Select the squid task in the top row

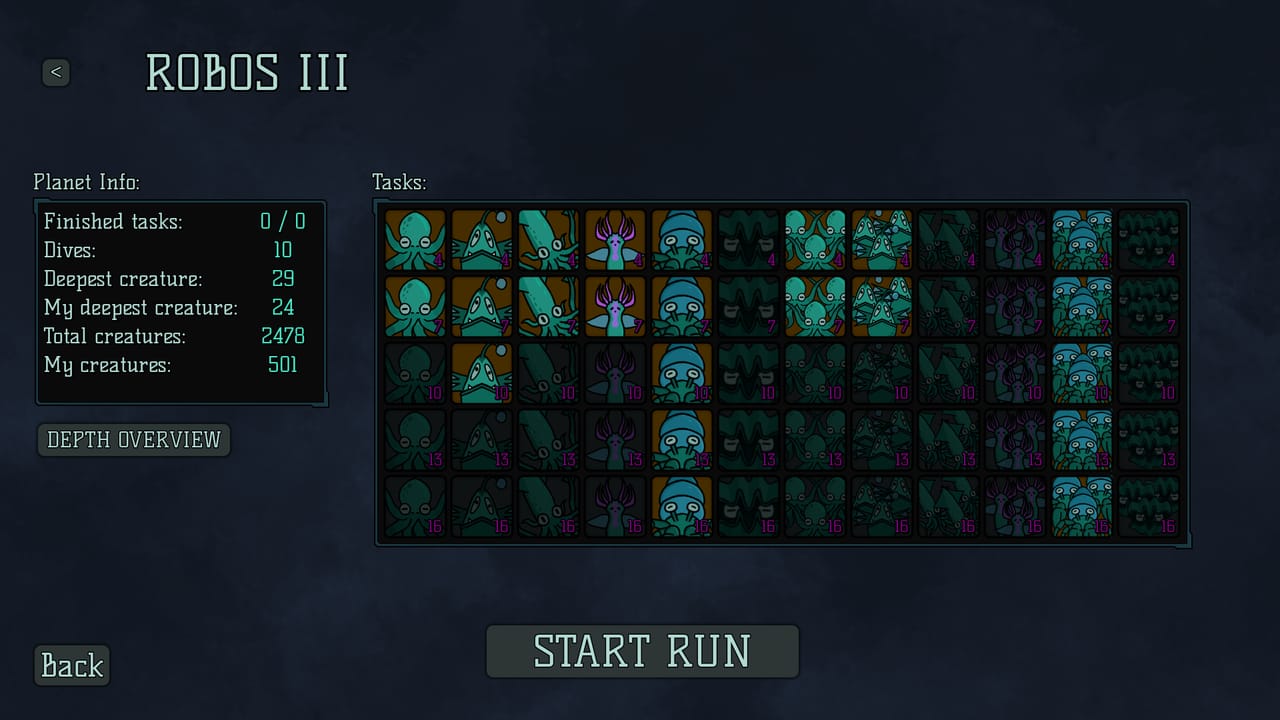pyautogui.click(x=548, y=241)
